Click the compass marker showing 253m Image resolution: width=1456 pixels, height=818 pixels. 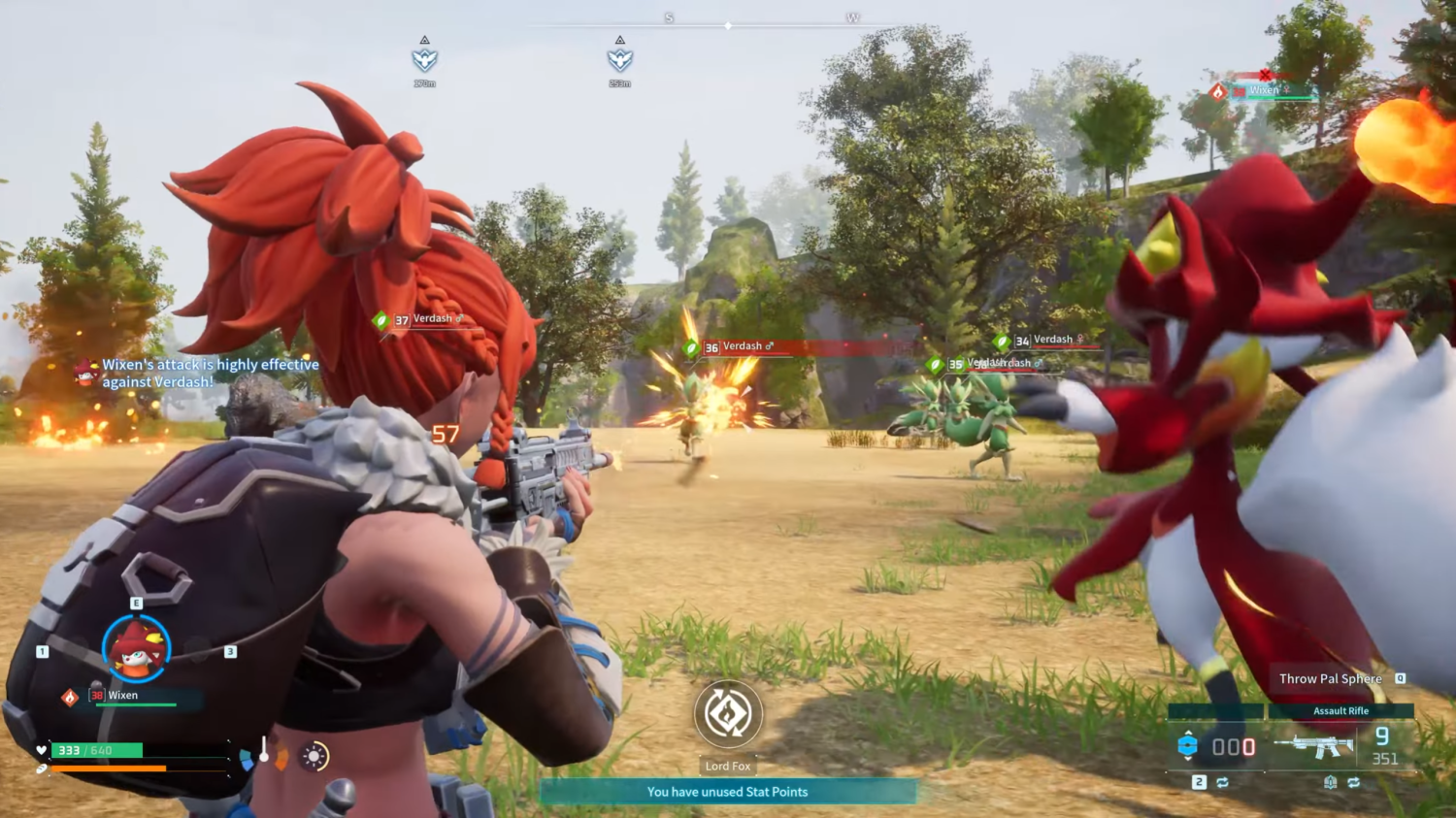pos(619,59)
